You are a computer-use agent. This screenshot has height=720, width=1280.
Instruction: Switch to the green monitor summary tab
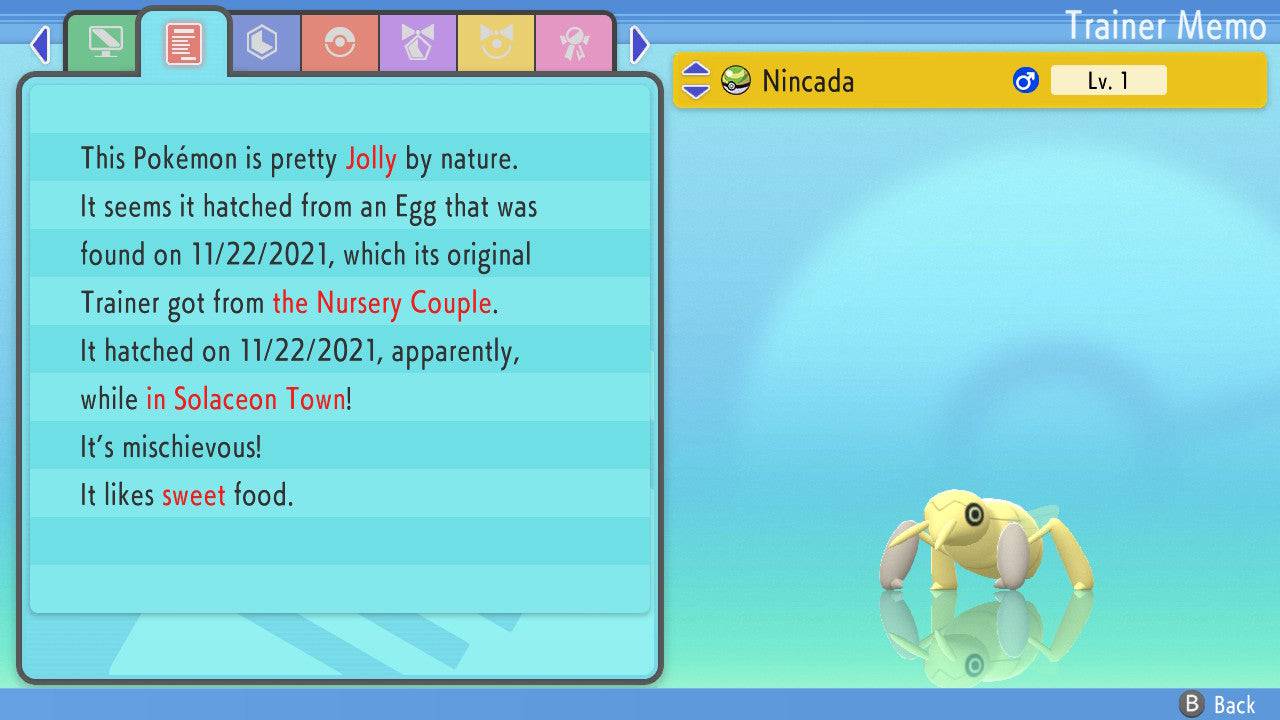coord(104,43)
